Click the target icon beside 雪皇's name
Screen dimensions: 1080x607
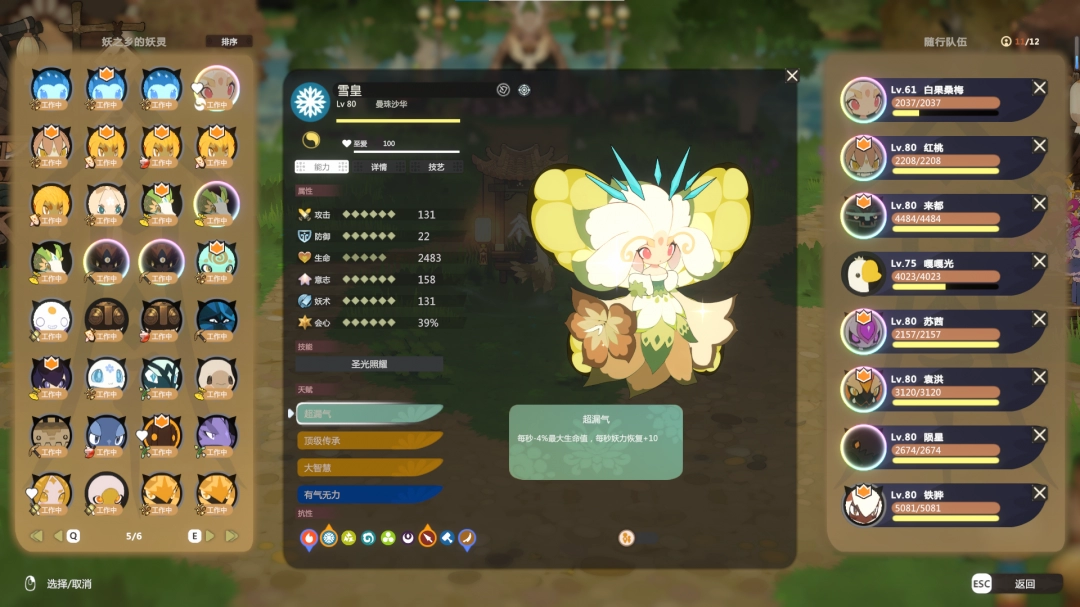pos(524,90)
